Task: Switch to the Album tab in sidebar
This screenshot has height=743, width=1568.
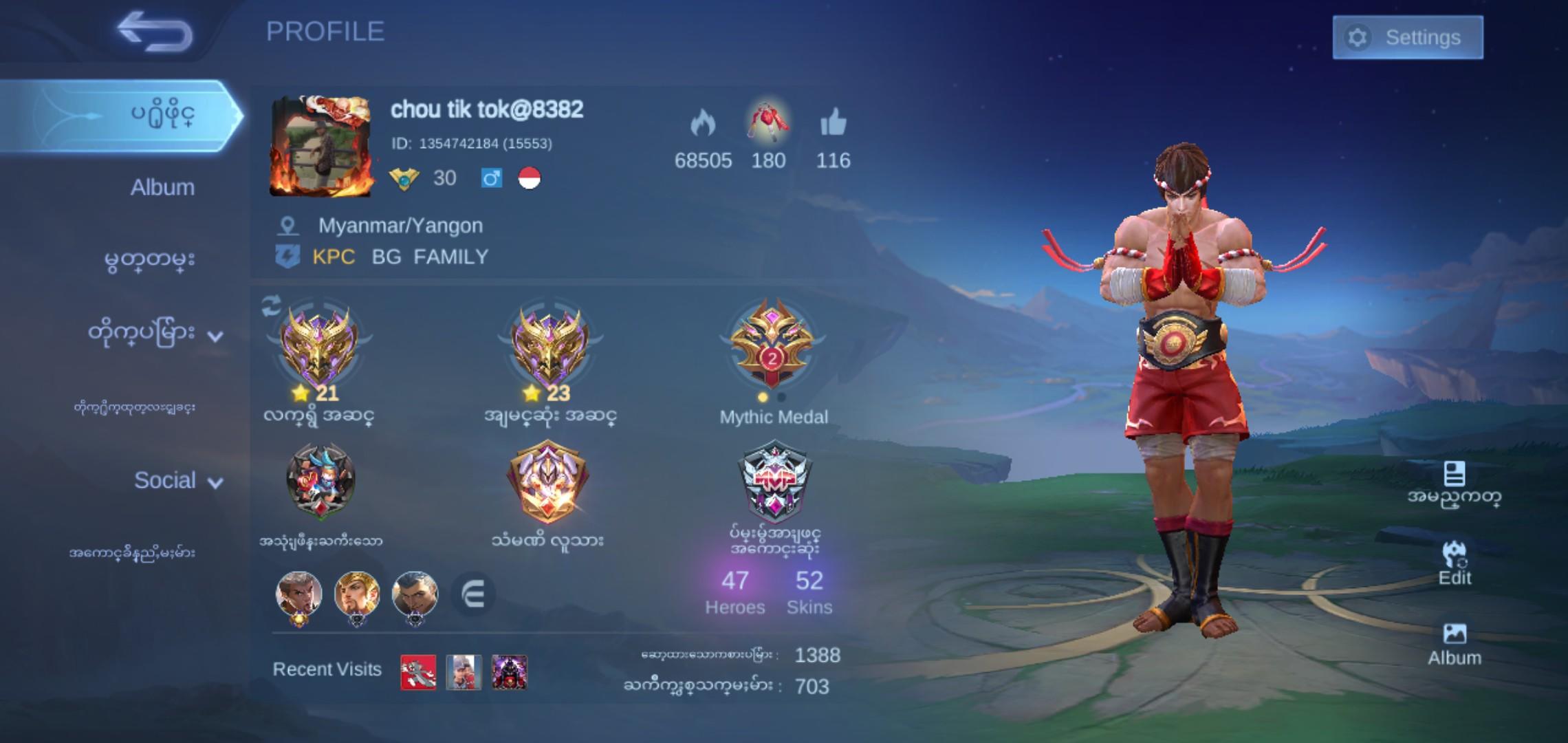Action: click(164, 186)
